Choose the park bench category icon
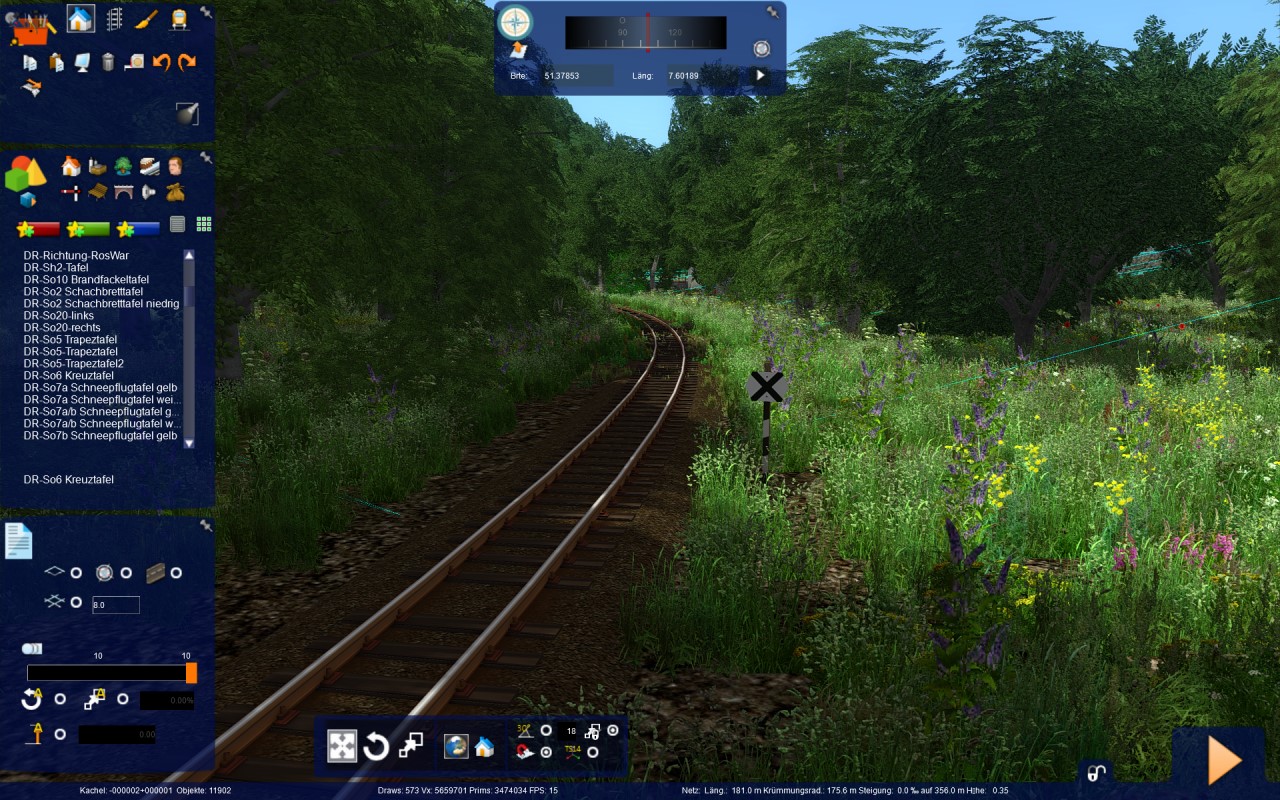1280x800 pixels. click(x=98, y=191)
